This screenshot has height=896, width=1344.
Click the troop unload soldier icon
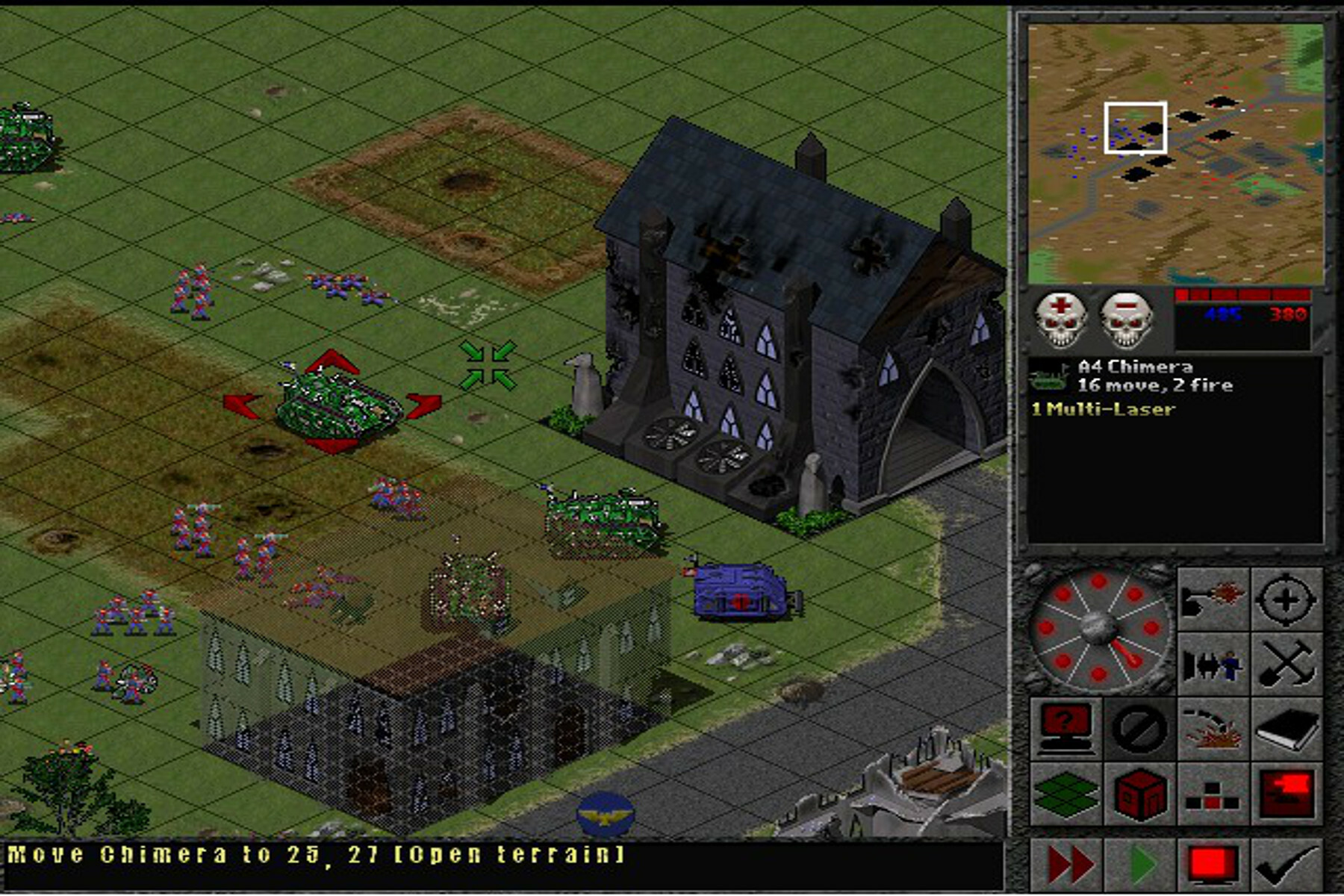[1213, 664]
